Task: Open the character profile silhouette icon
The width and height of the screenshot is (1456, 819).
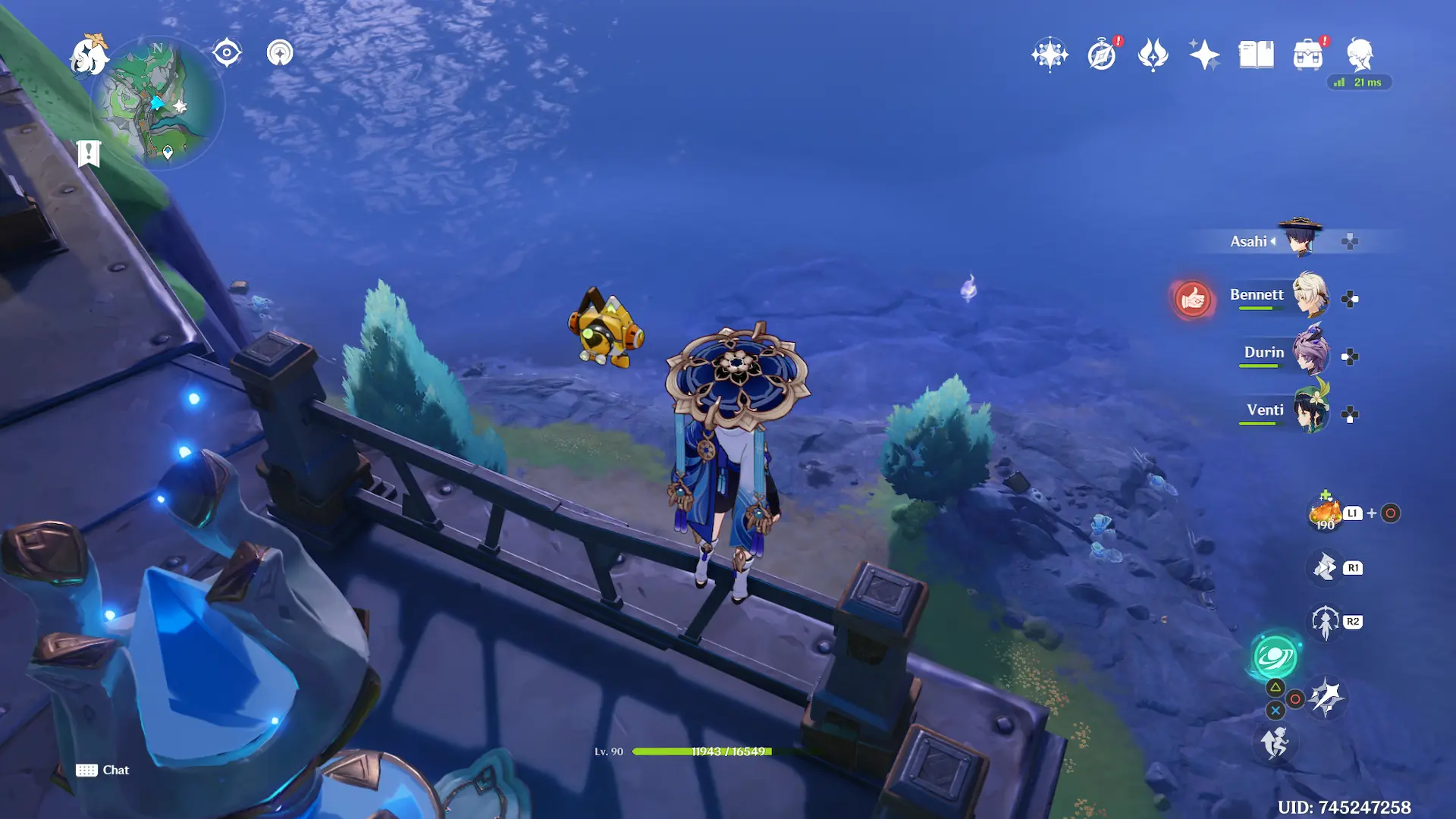Action: pyautogui.click(x=1359, y=54)
